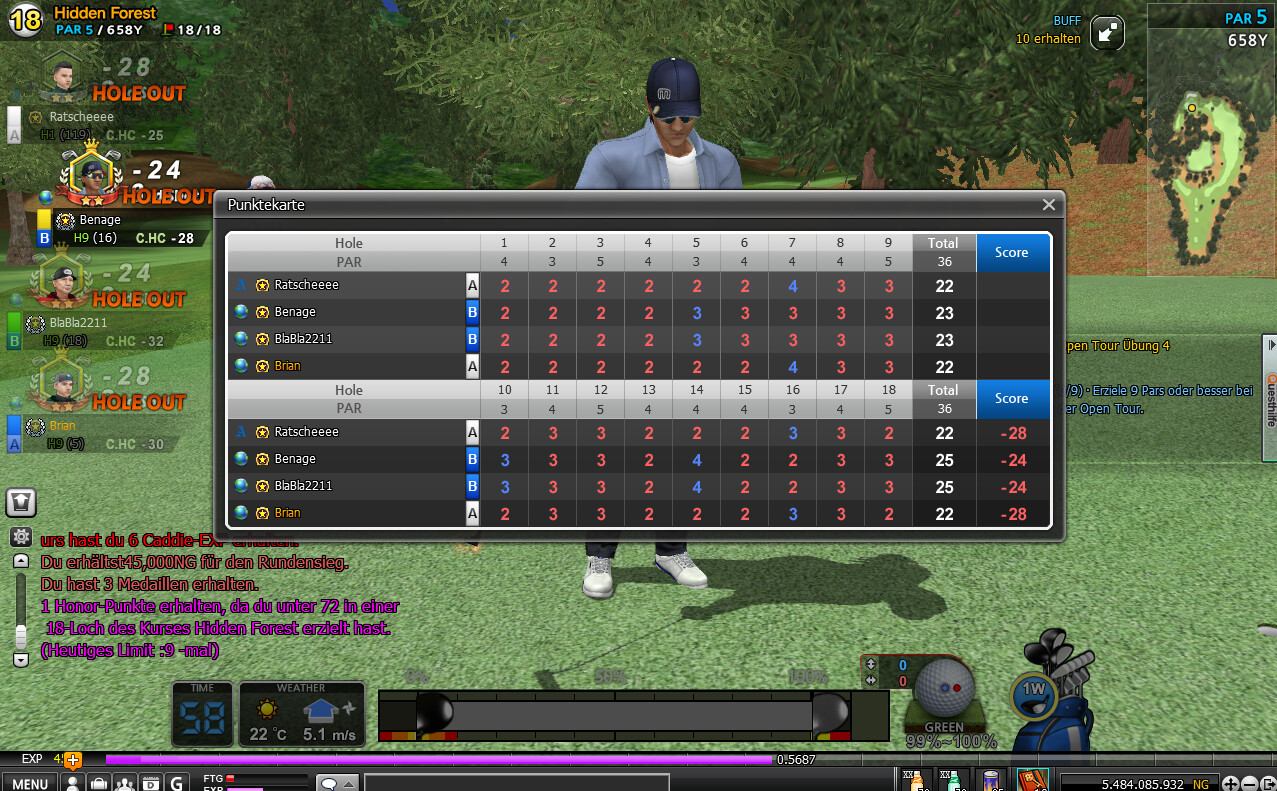Click the orange plus EXP badge
Screen dimensions: 1277x791
pyautogui.click(x=72, y=760)
